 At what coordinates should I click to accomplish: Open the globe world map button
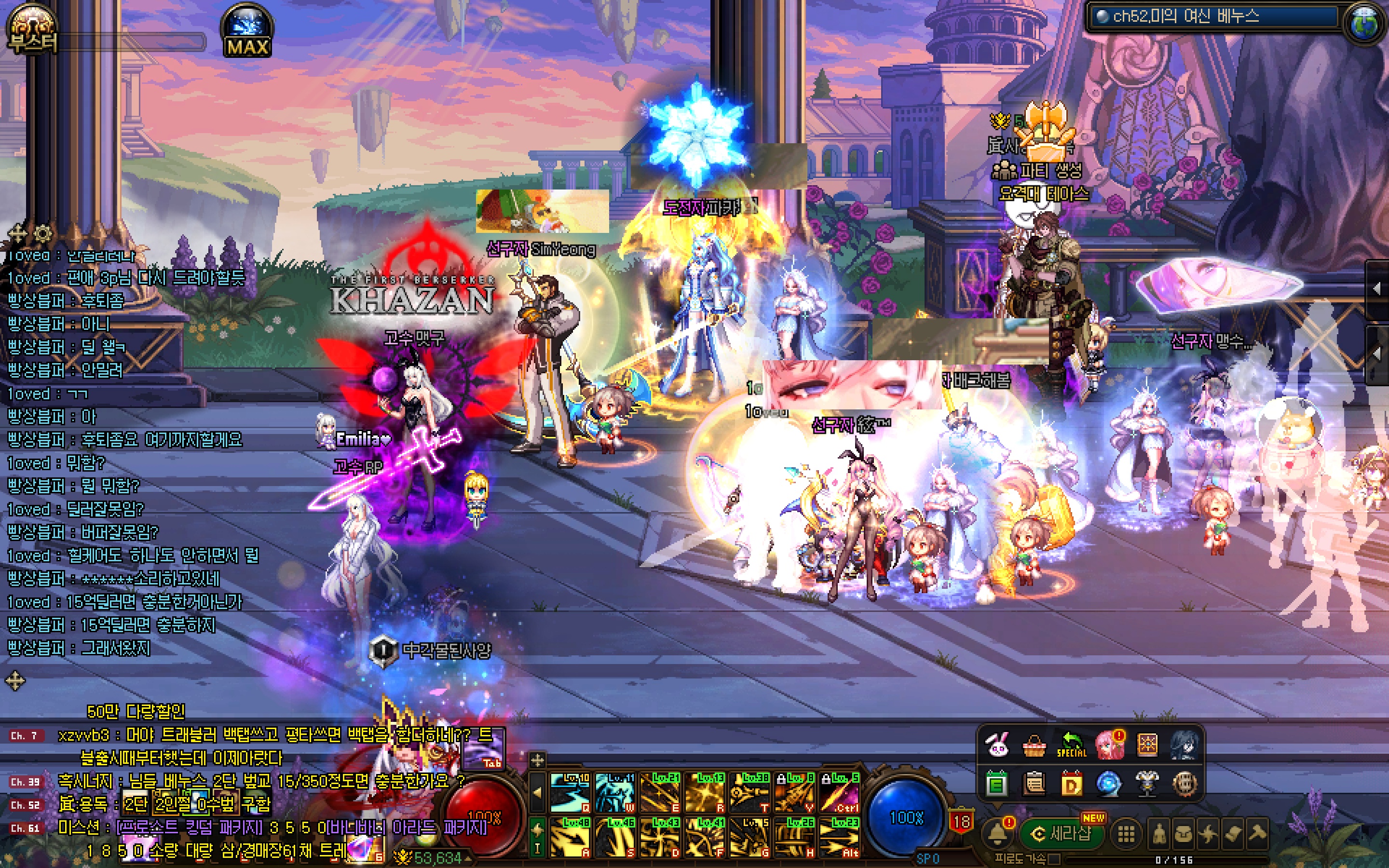click(1365, 24)
